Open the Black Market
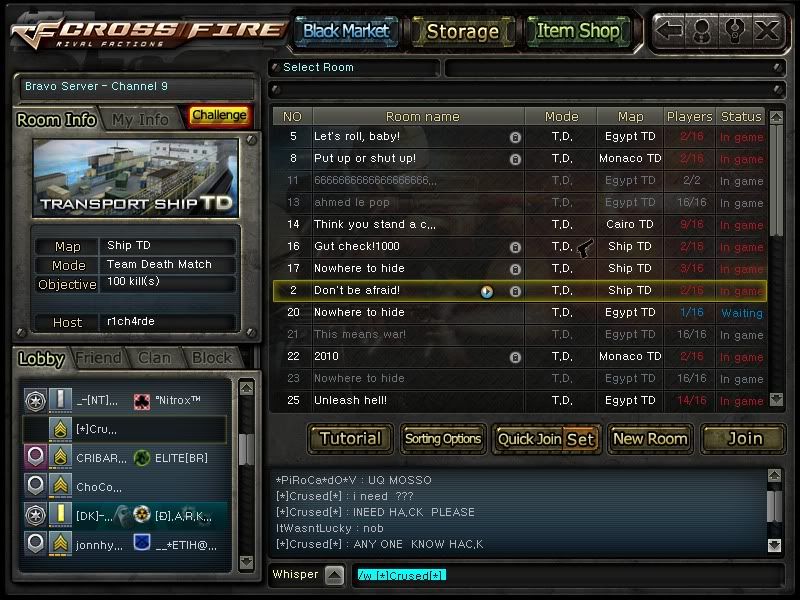 pos(345,31)
